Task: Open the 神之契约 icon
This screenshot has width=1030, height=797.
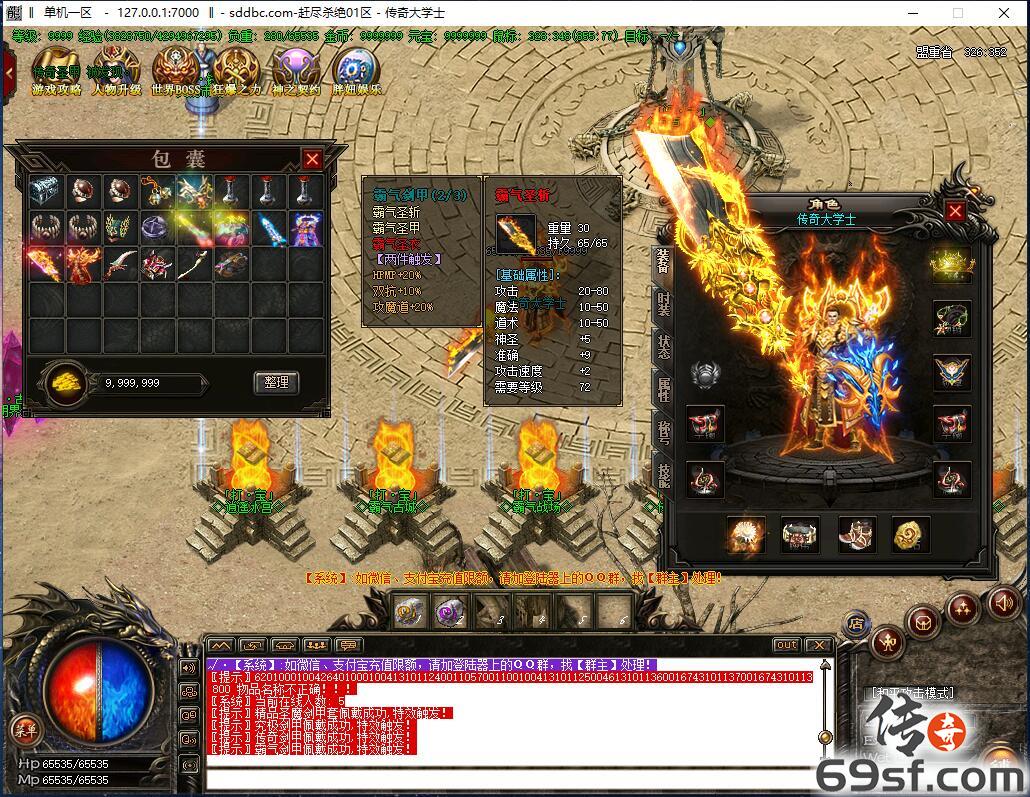Action: pyautogui.click(x=296, y=71)
